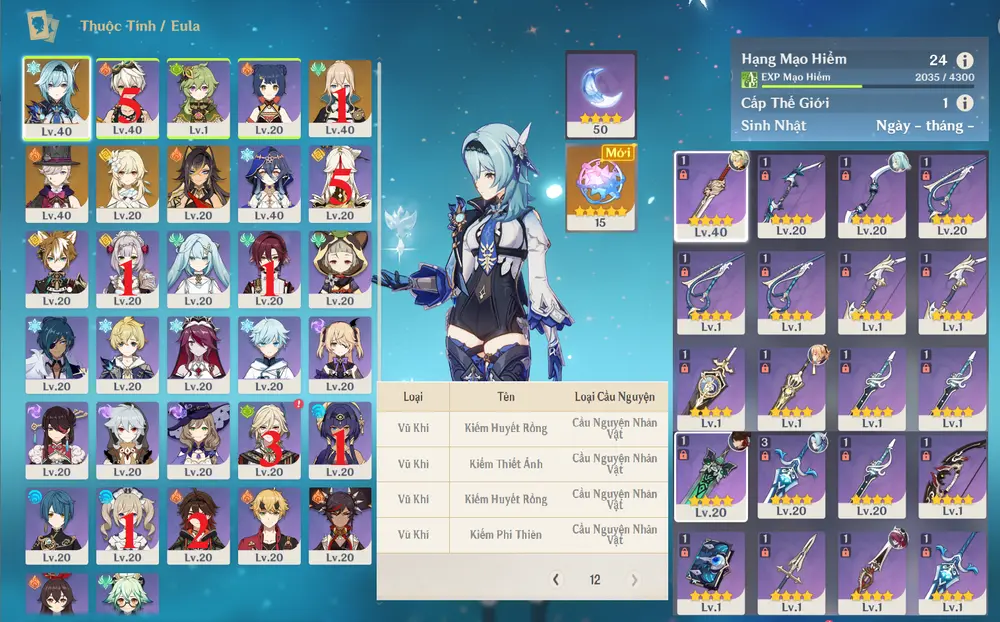
Task: Go to the previous wish history page
Action: (x=557, y=580)
